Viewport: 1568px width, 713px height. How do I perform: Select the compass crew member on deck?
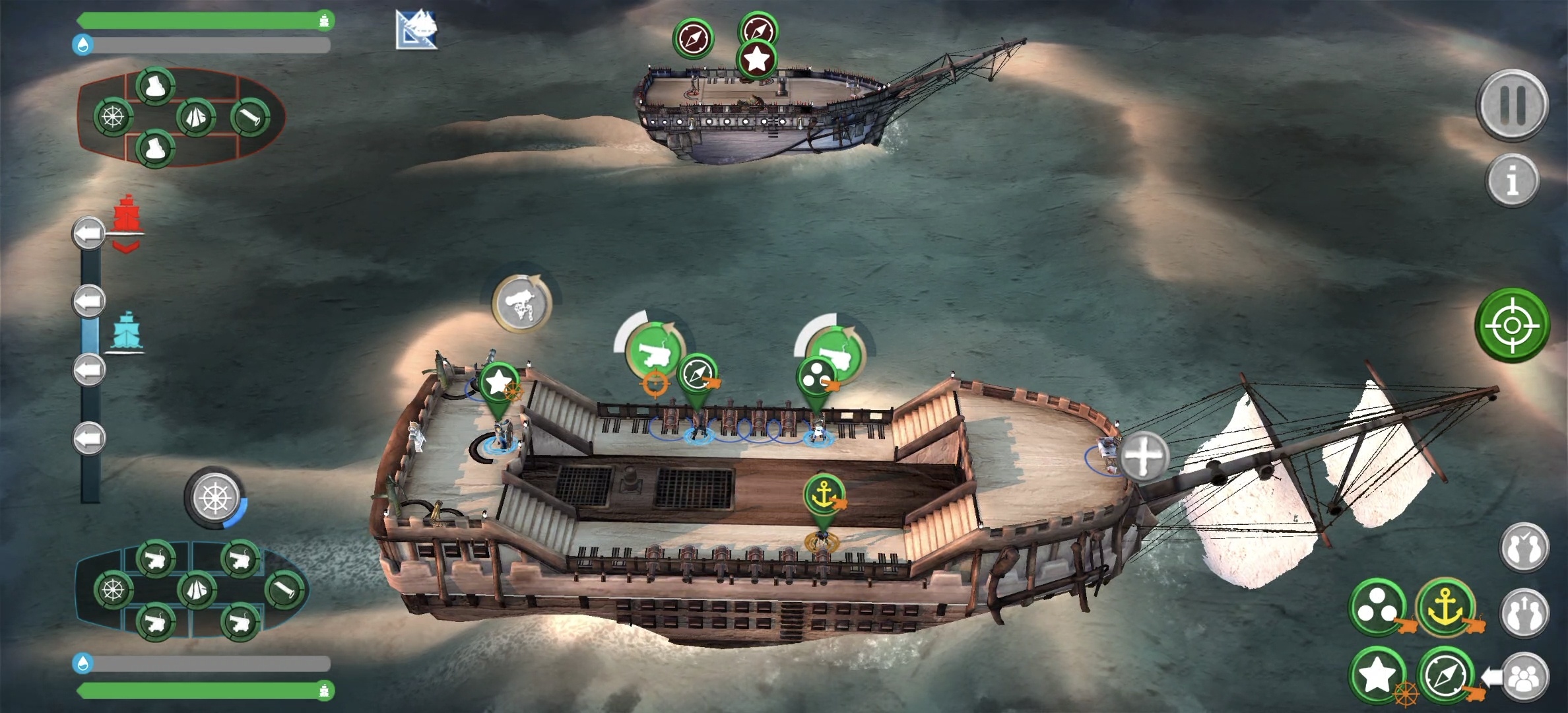(697, 374)
